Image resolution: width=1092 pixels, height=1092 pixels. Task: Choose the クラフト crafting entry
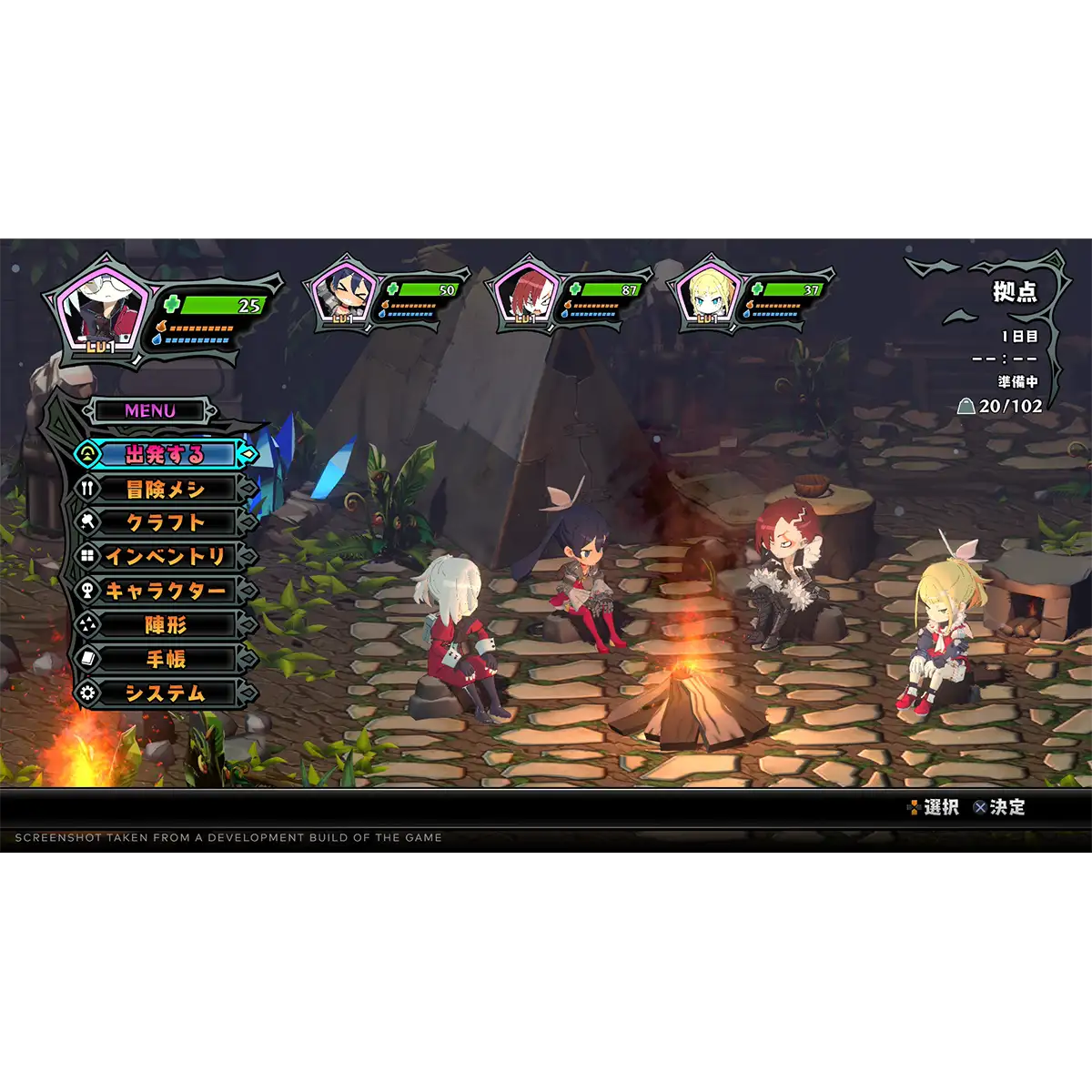point(165,522)
